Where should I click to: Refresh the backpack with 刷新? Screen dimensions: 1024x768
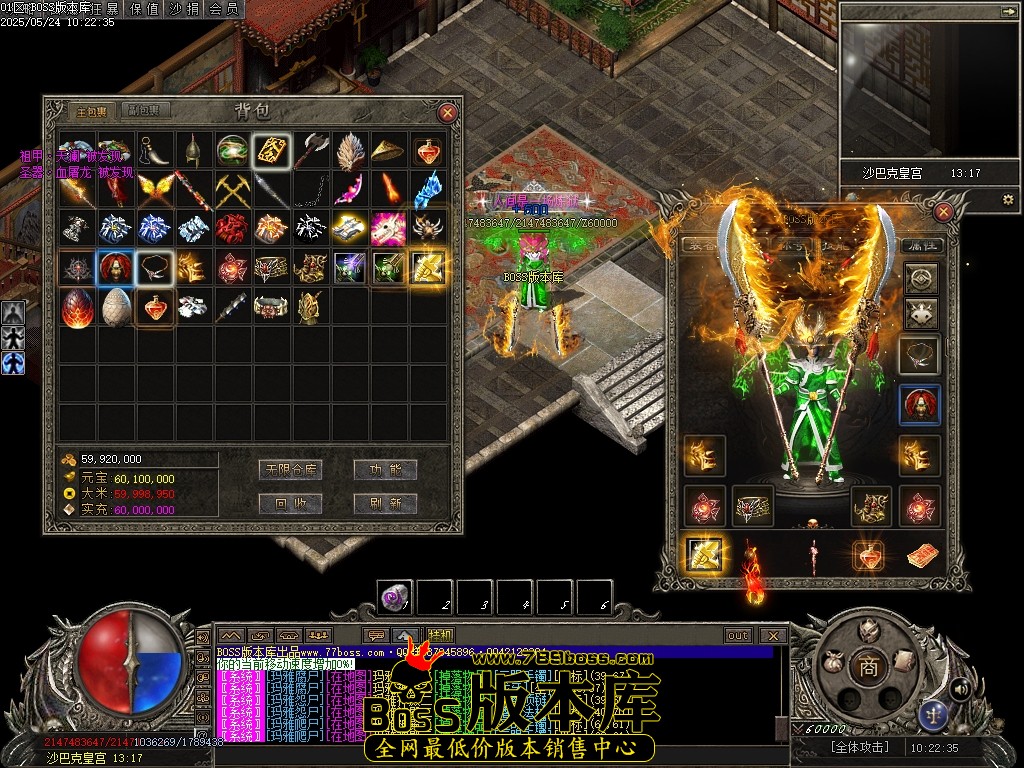pos(385,503)
